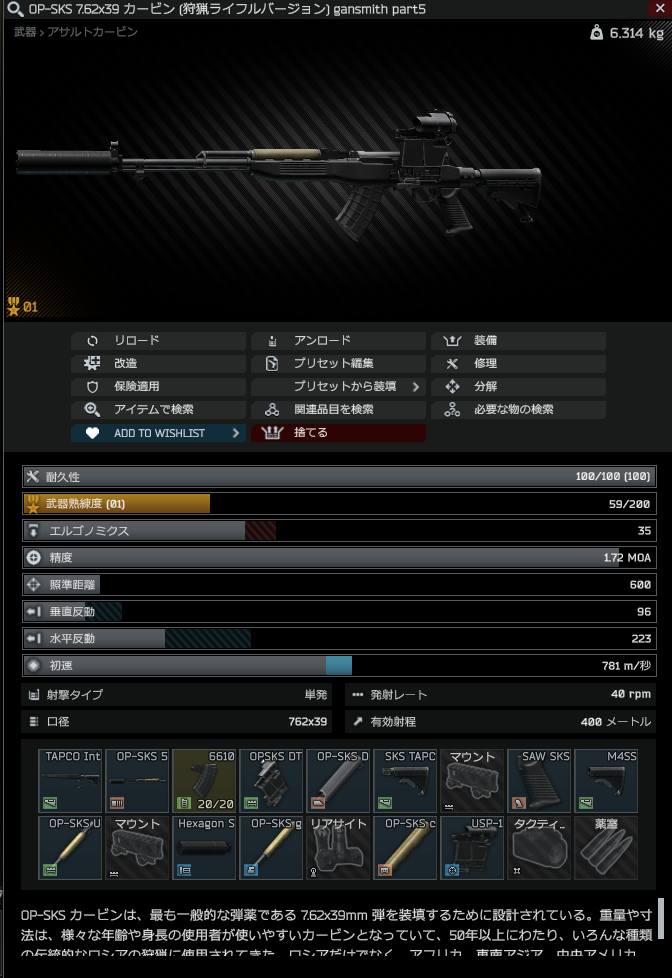Open the 薬室 chamber slot
The height and width of the screenshot is (978, 672).
[x=606, y=848]
